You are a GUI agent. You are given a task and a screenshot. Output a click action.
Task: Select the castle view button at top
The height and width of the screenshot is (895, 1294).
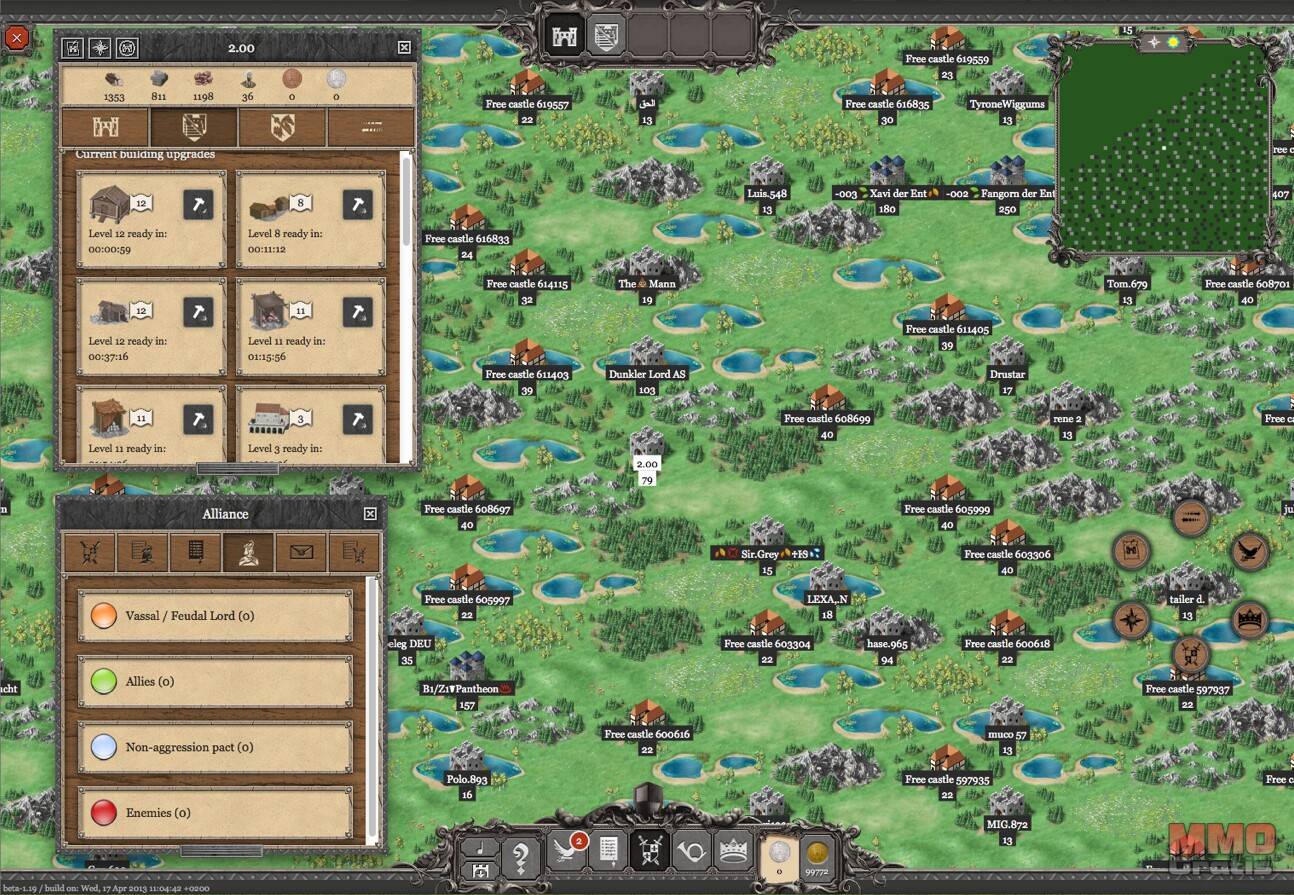(563, 36)
